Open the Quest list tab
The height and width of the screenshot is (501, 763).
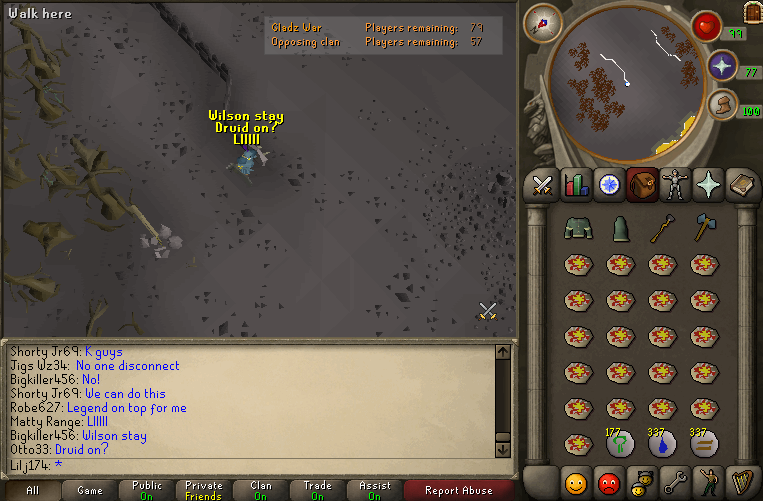[608, 184]
